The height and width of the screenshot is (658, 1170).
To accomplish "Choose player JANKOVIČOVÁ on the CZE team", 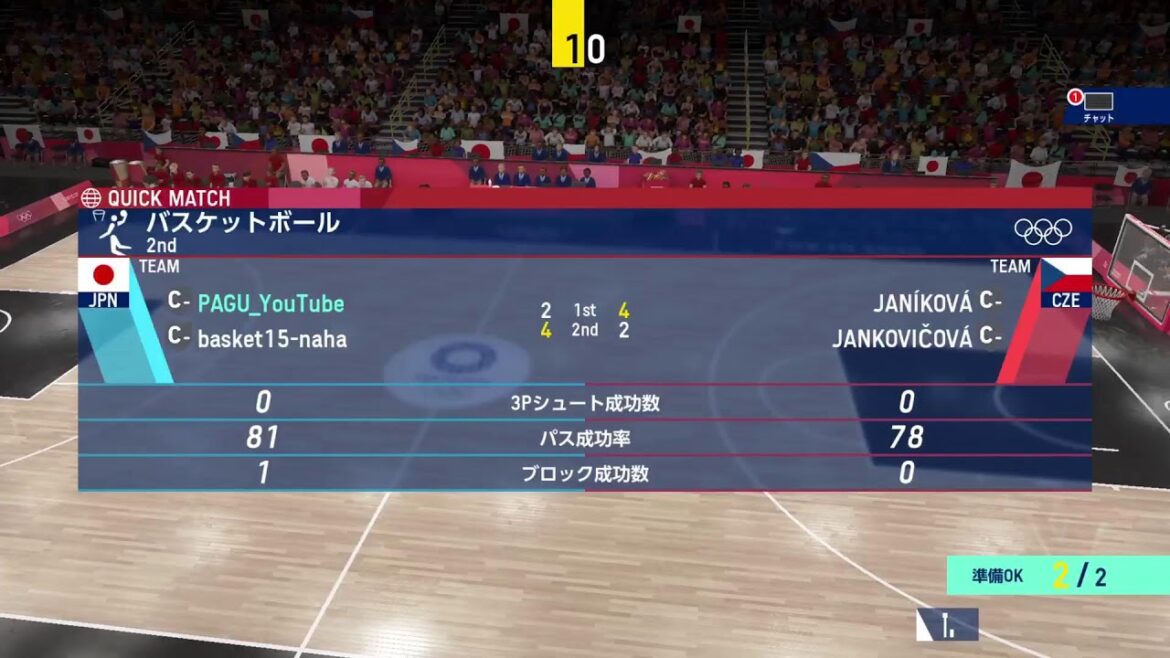I will point(902,339).
